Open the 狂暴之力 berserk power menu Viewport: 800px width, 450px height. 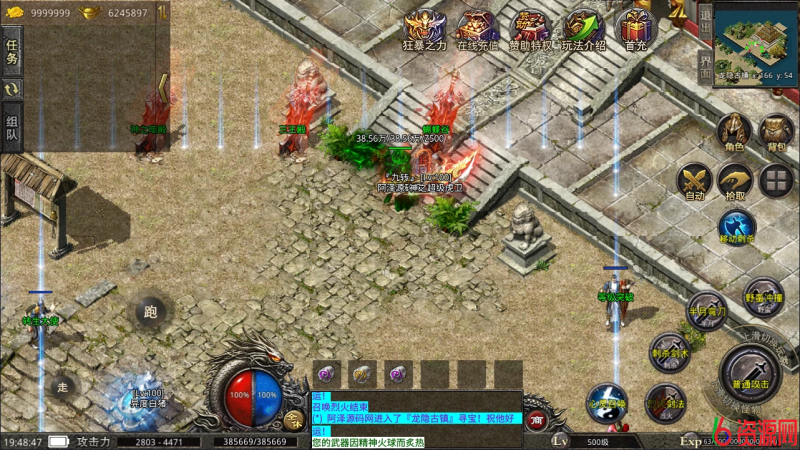(424, 28)
